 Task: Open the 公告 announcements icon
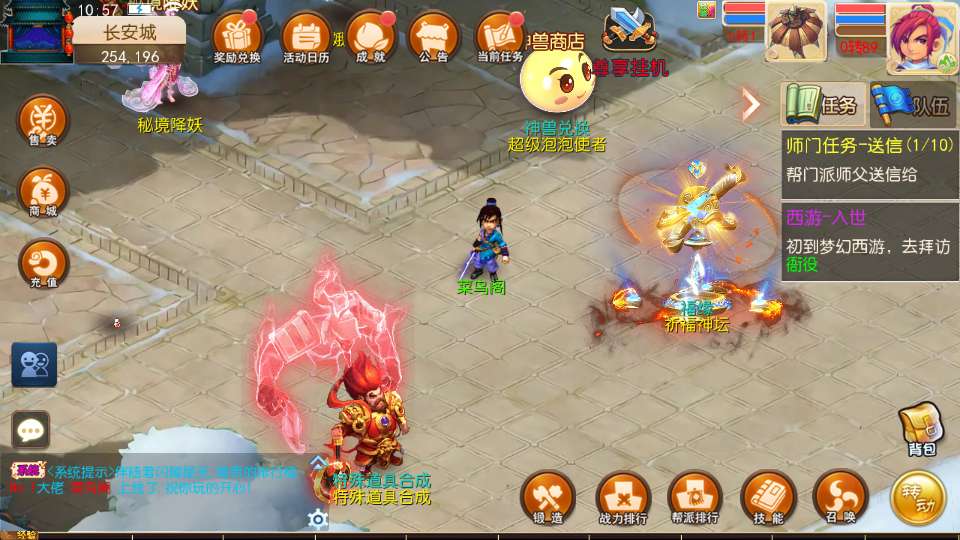pyautogui.click(x=434, y=38)
